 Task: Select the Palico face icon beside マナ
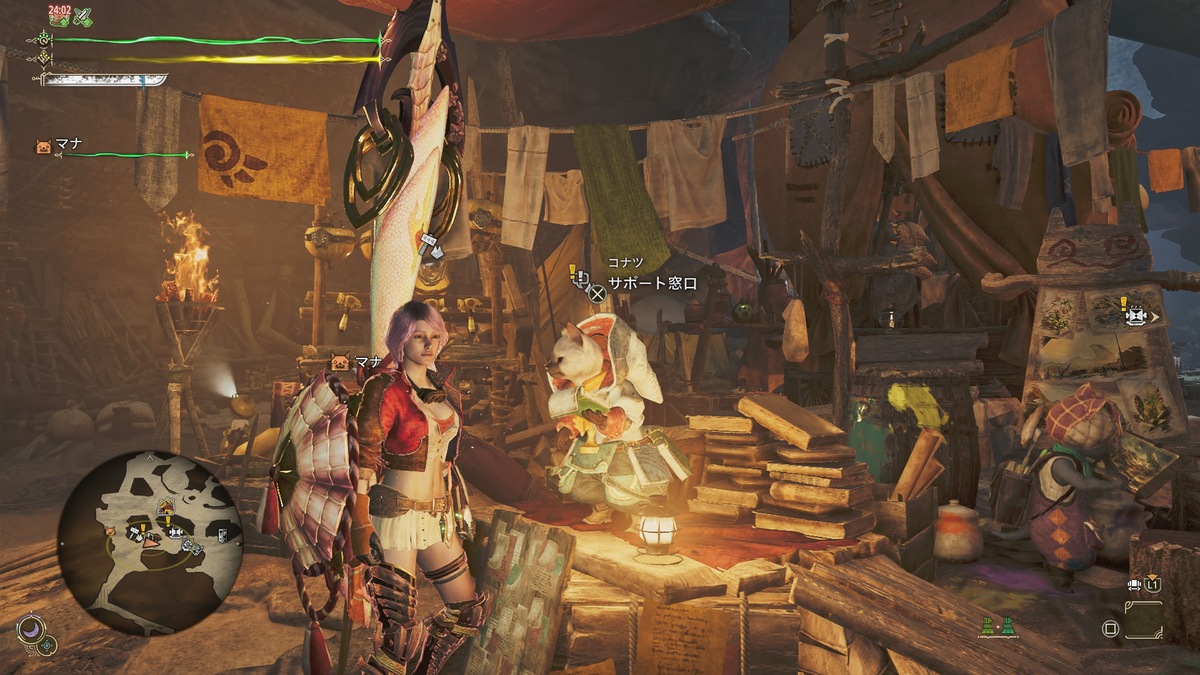(x=42, y=146)
